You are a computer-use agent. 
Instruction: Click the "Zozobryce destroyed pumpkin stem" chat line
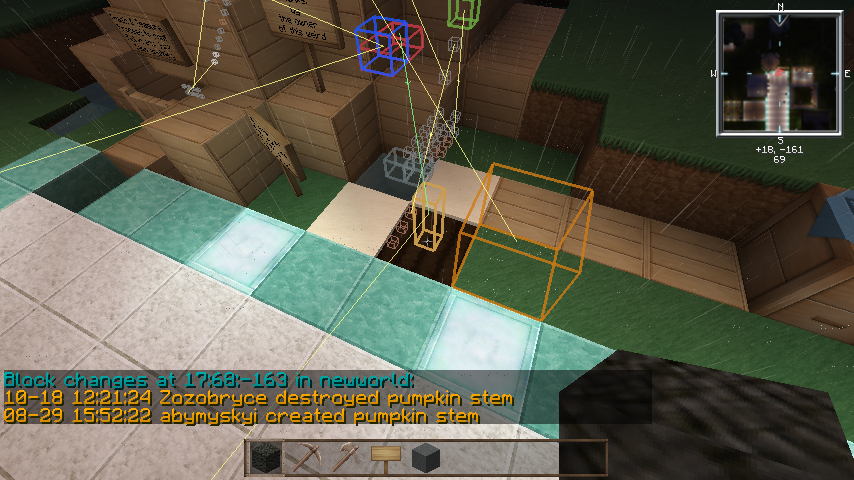tap(258, 398)
